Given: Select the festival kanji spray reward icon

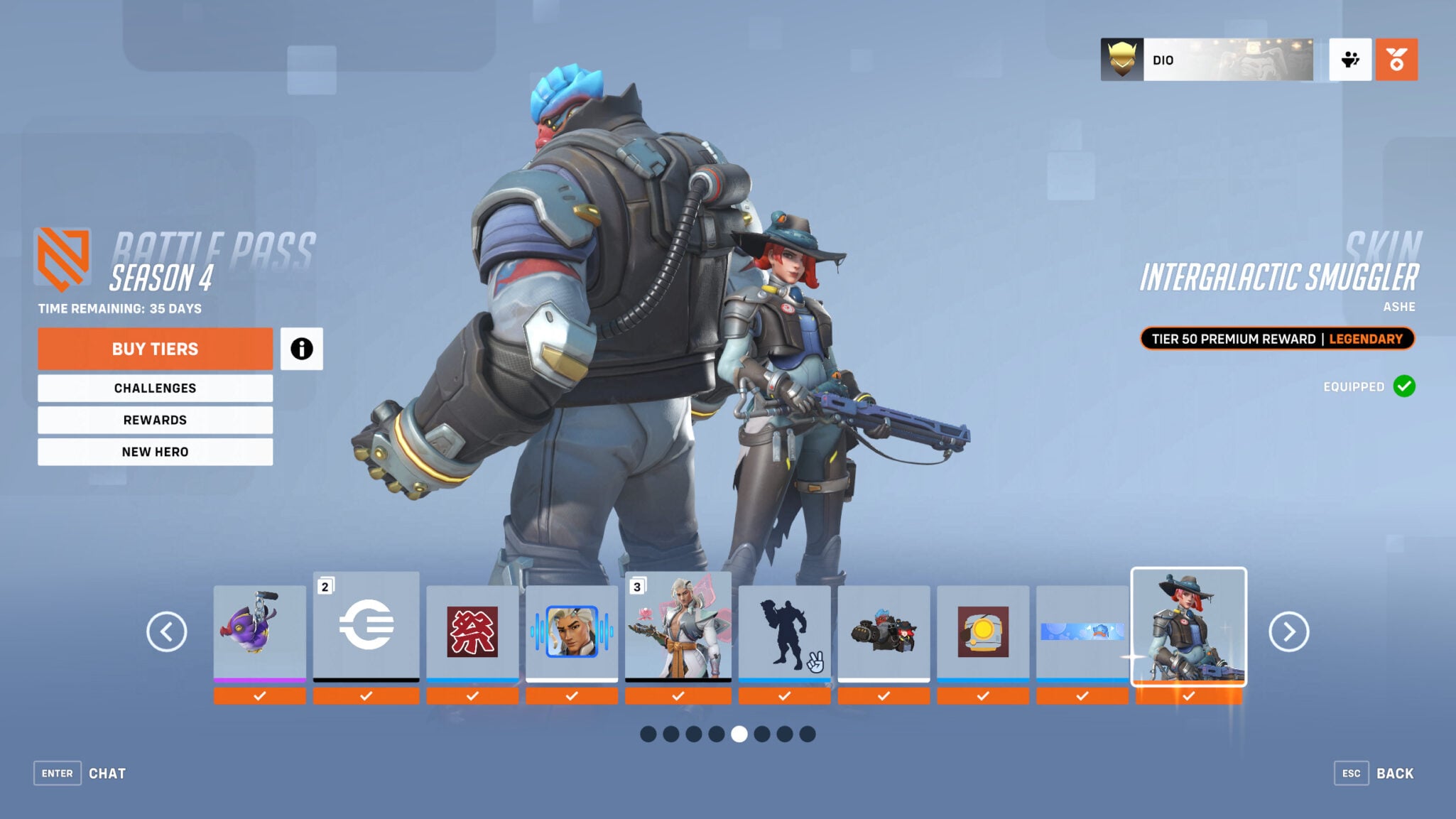Looking at the screenshot, I should (472, 631).
